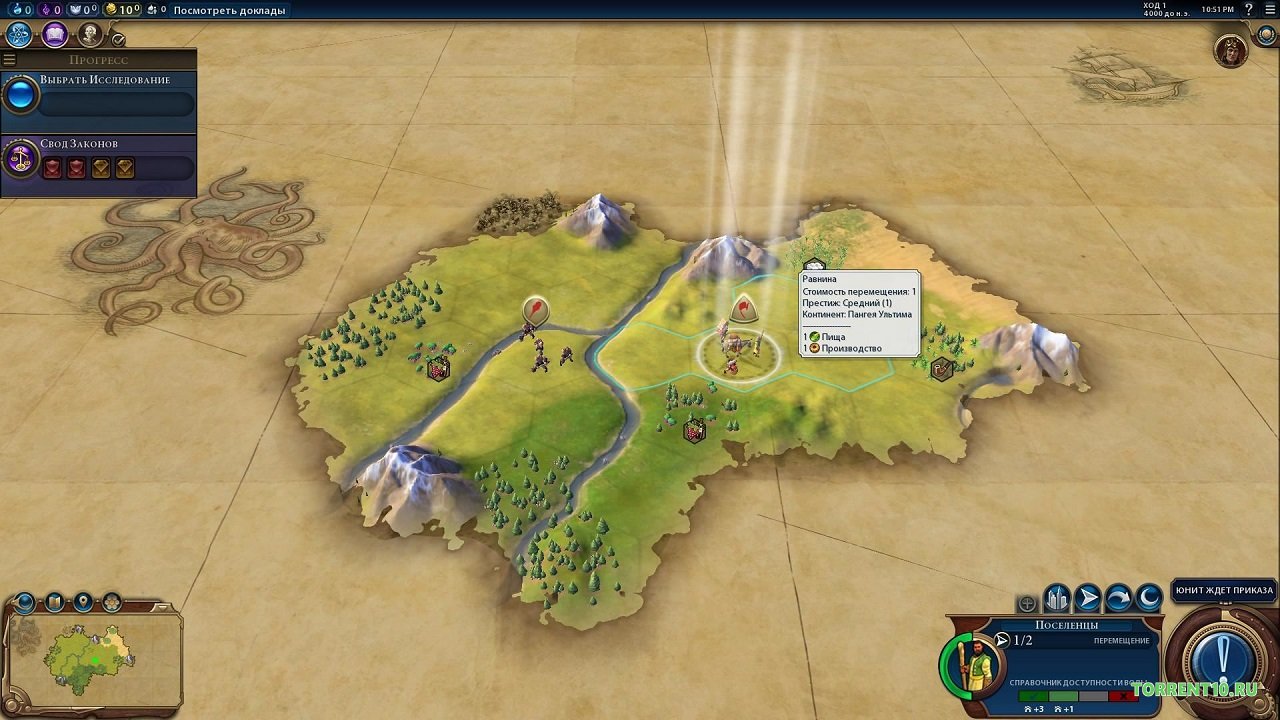This screenshot has height=720, width=1280.
Task: Open the Civilopedia question mark help
Action: [x=1248, y=10]
